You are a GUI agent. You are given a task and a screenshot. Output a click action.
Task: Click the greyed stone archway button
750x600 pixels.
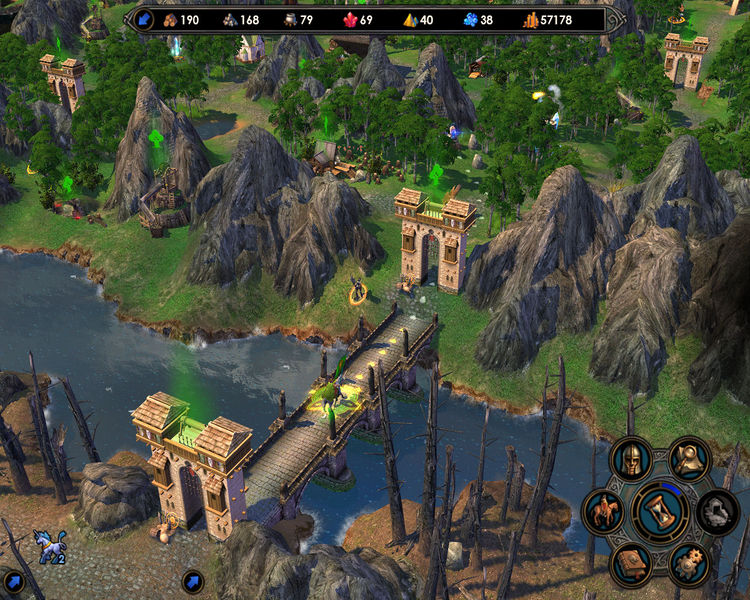click(x=717, y=511)
